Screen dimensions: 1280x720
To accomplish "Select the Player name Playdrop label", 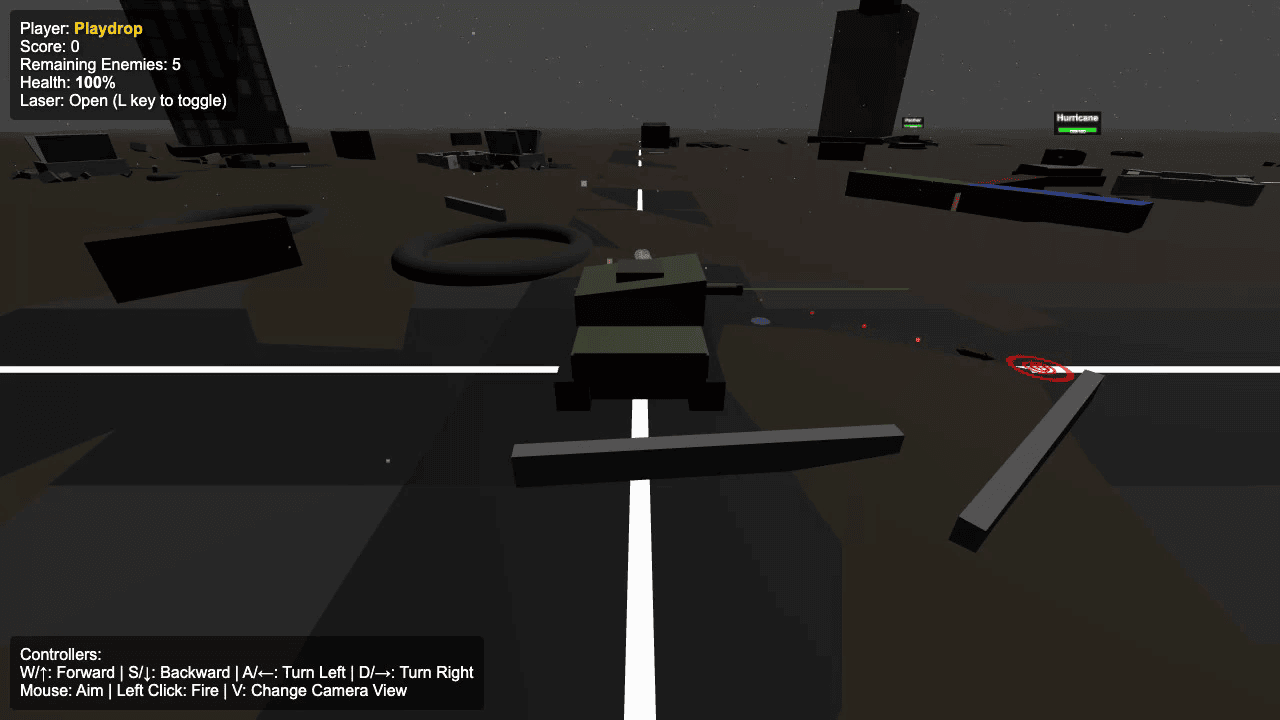I will (x=107, y=28).
